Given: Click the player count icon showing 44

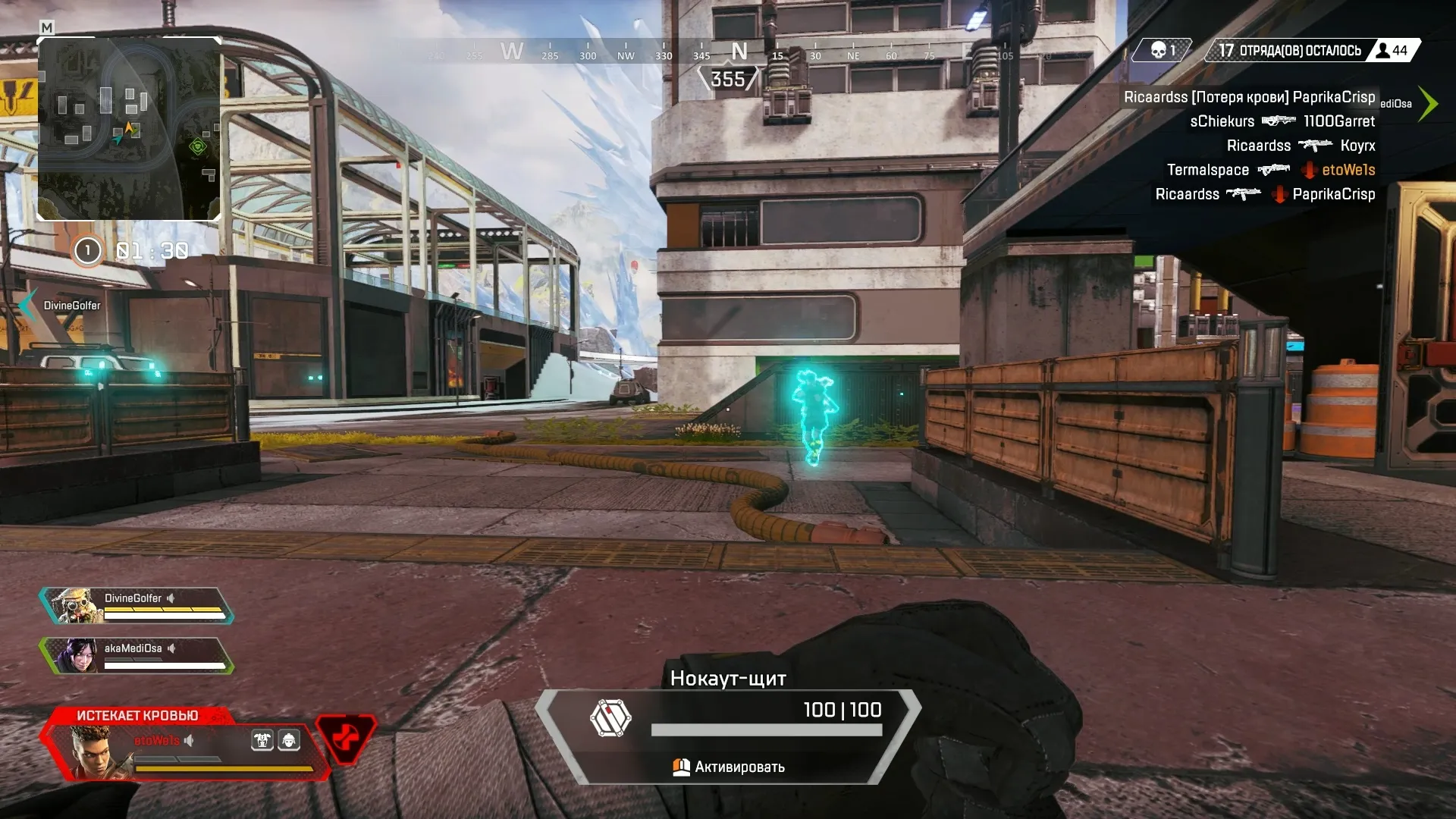Looking at the screenshot, I should point(1383,50).
